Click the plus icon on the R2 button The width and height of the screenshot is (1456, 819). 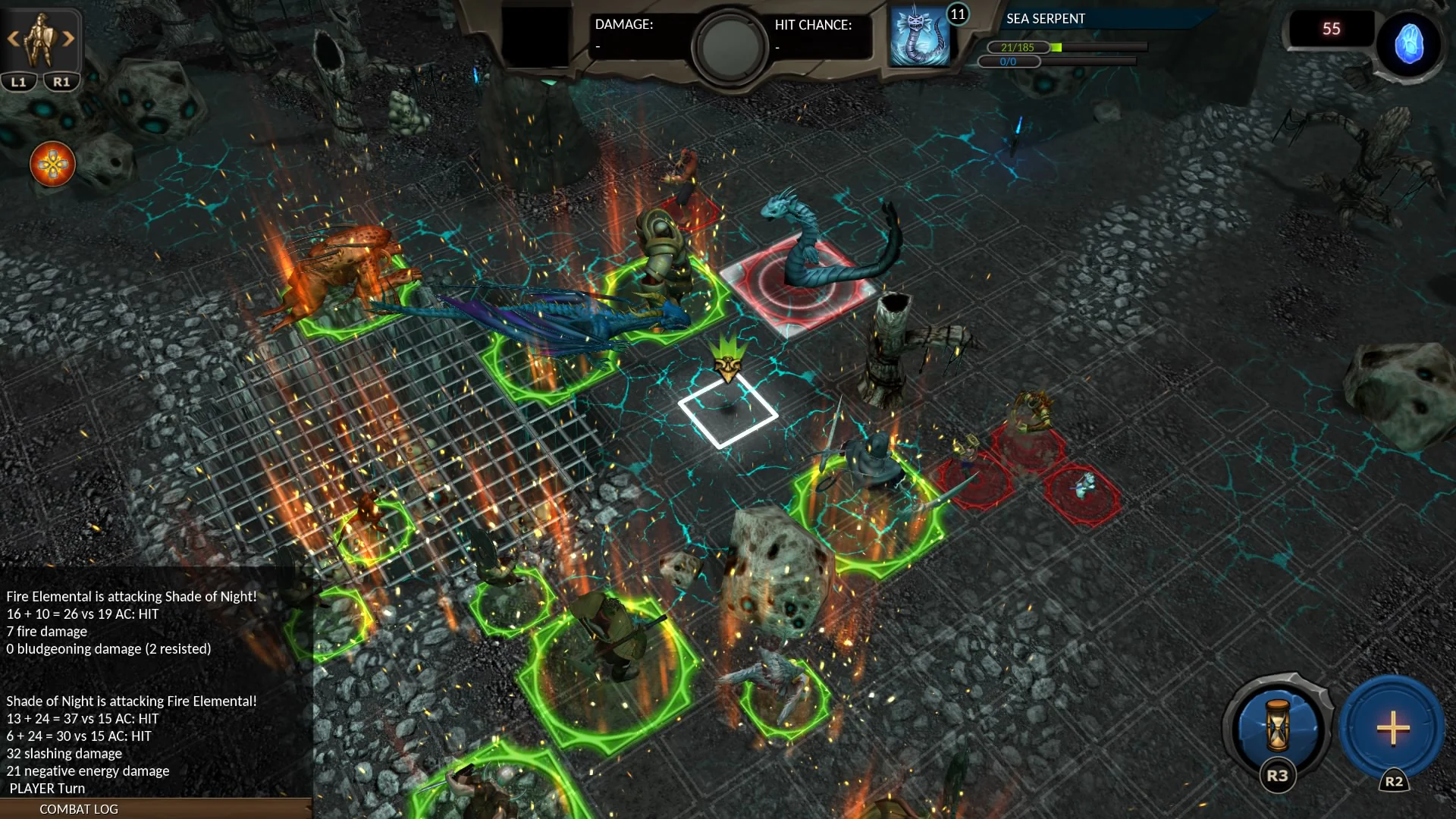tap(1393, 730)
